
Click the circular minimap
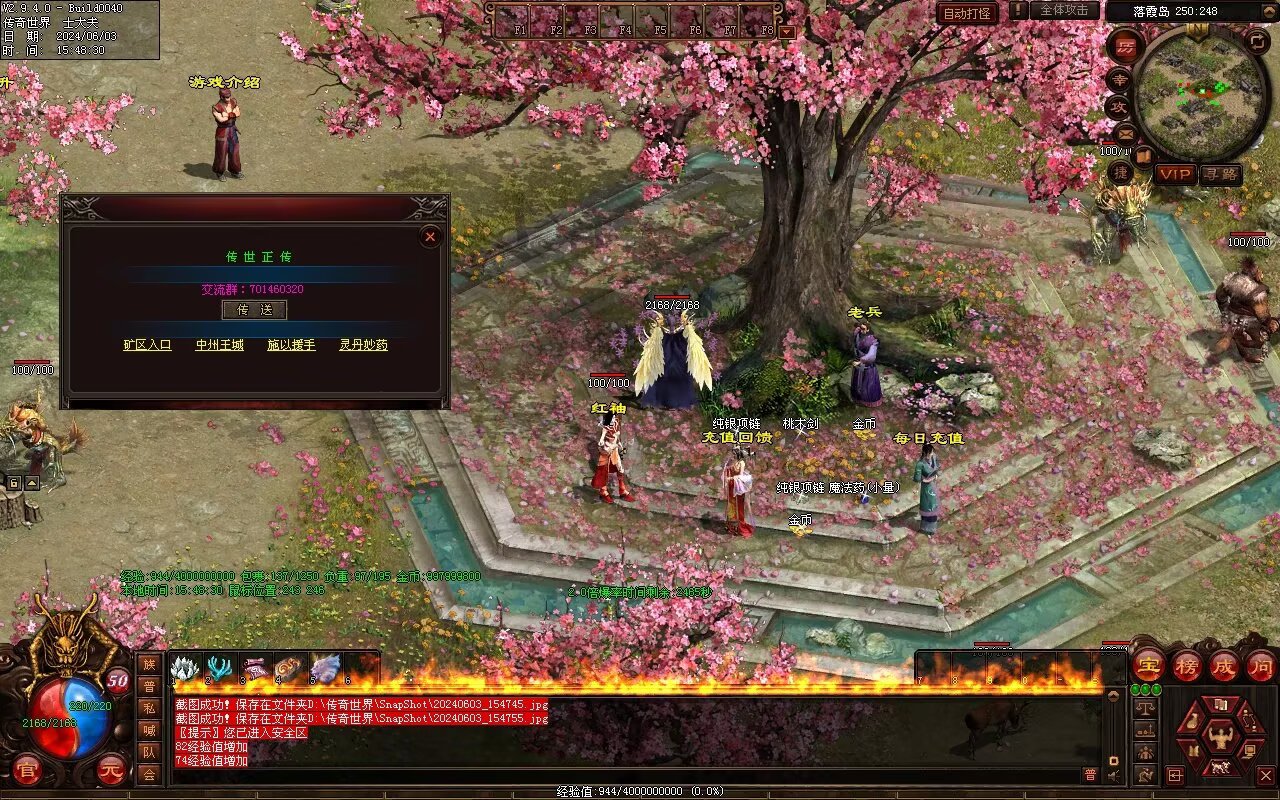(x=1200, y=95)
